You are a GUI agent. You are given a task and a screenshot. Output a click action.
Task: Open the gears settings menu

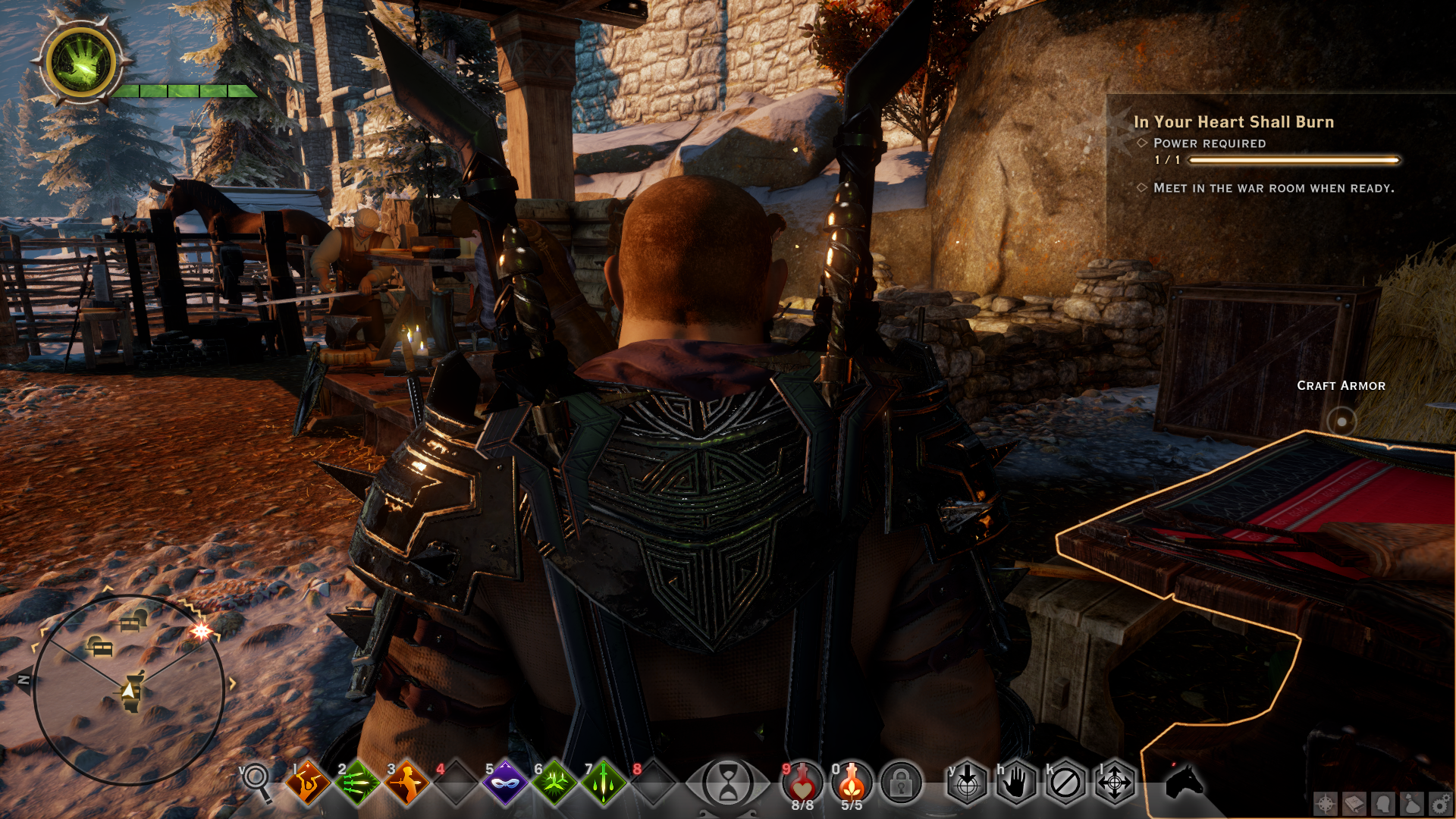coord(1441,804)
